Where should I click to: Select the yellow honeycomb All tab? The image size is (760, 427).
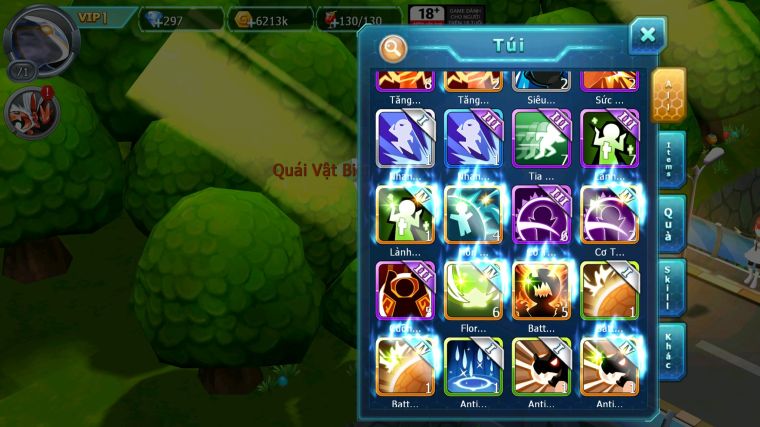(x=668, y=95)
